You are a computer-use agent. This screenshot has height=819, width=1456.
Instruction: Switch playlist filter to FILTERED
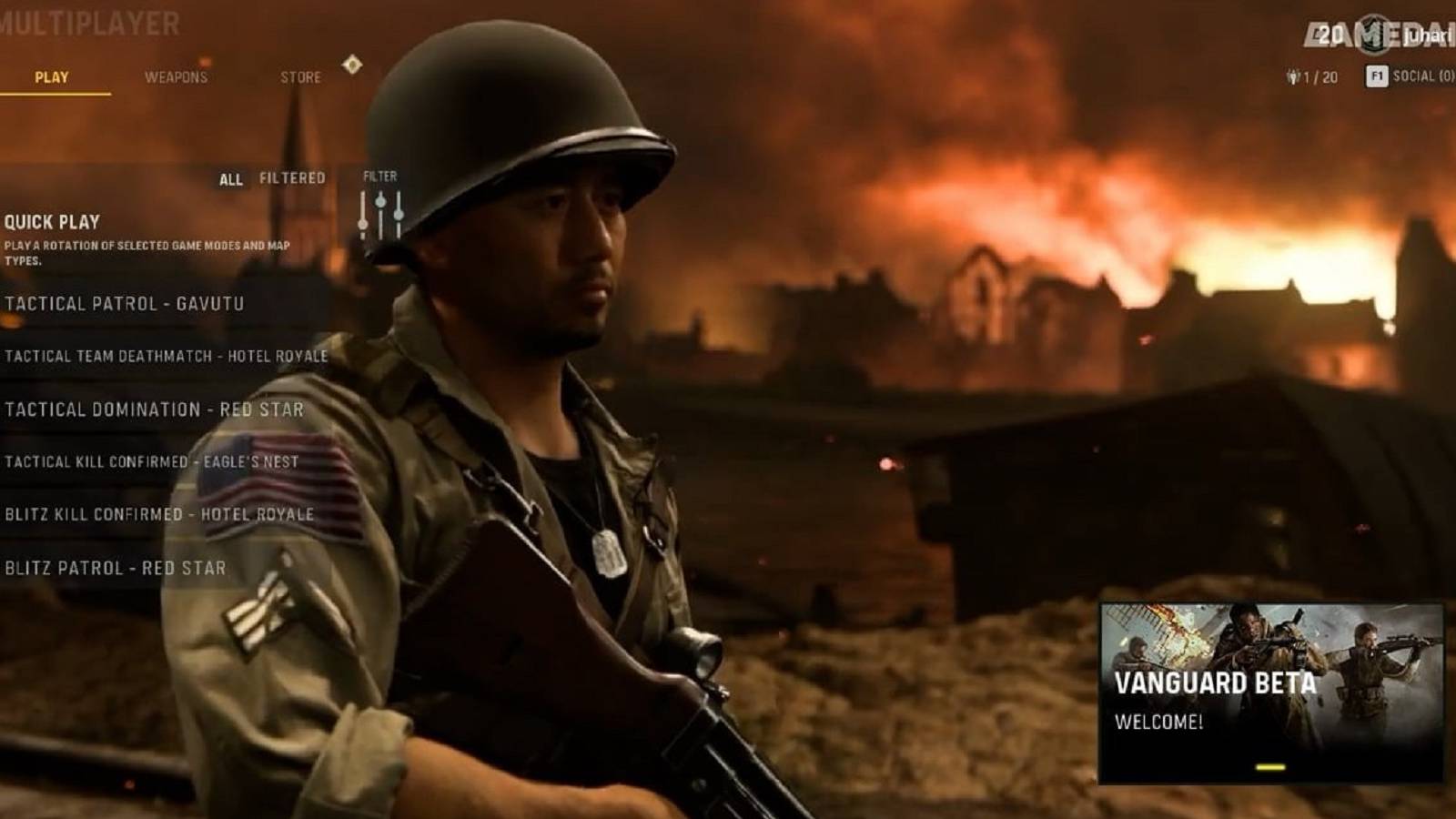(294, 178)
